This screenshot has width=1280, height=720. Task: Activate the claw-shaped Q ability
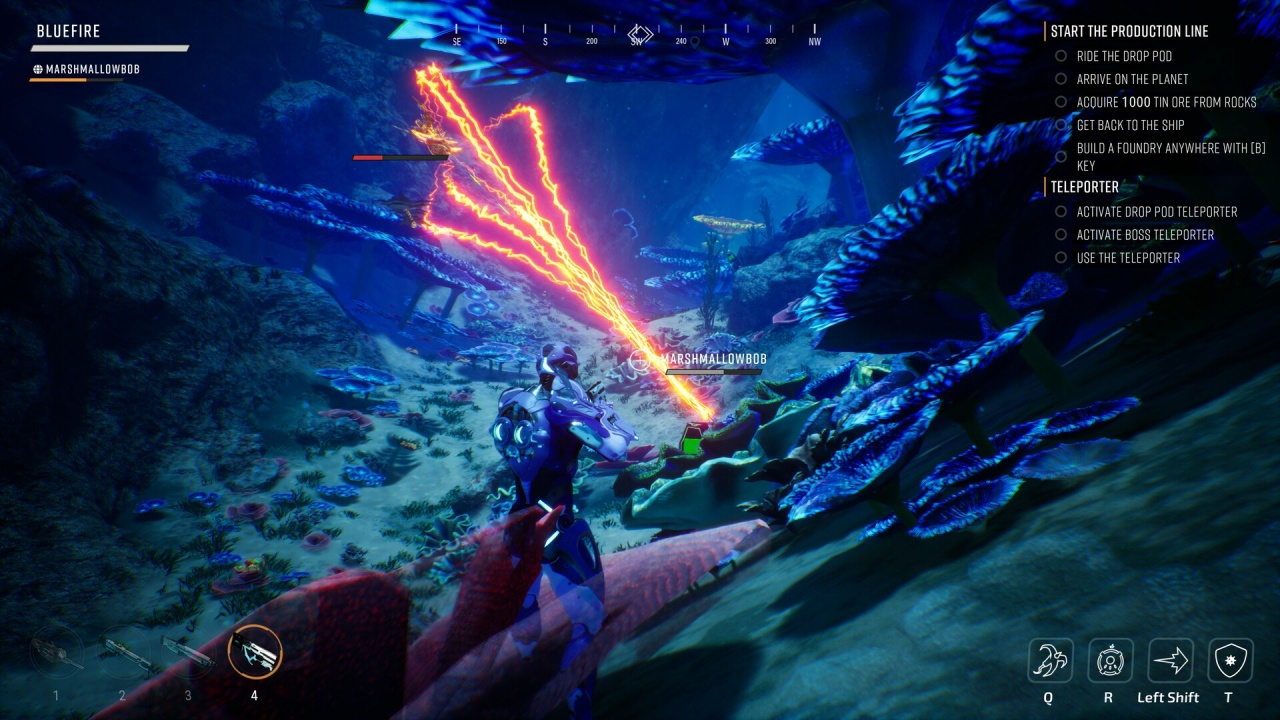1050,660
